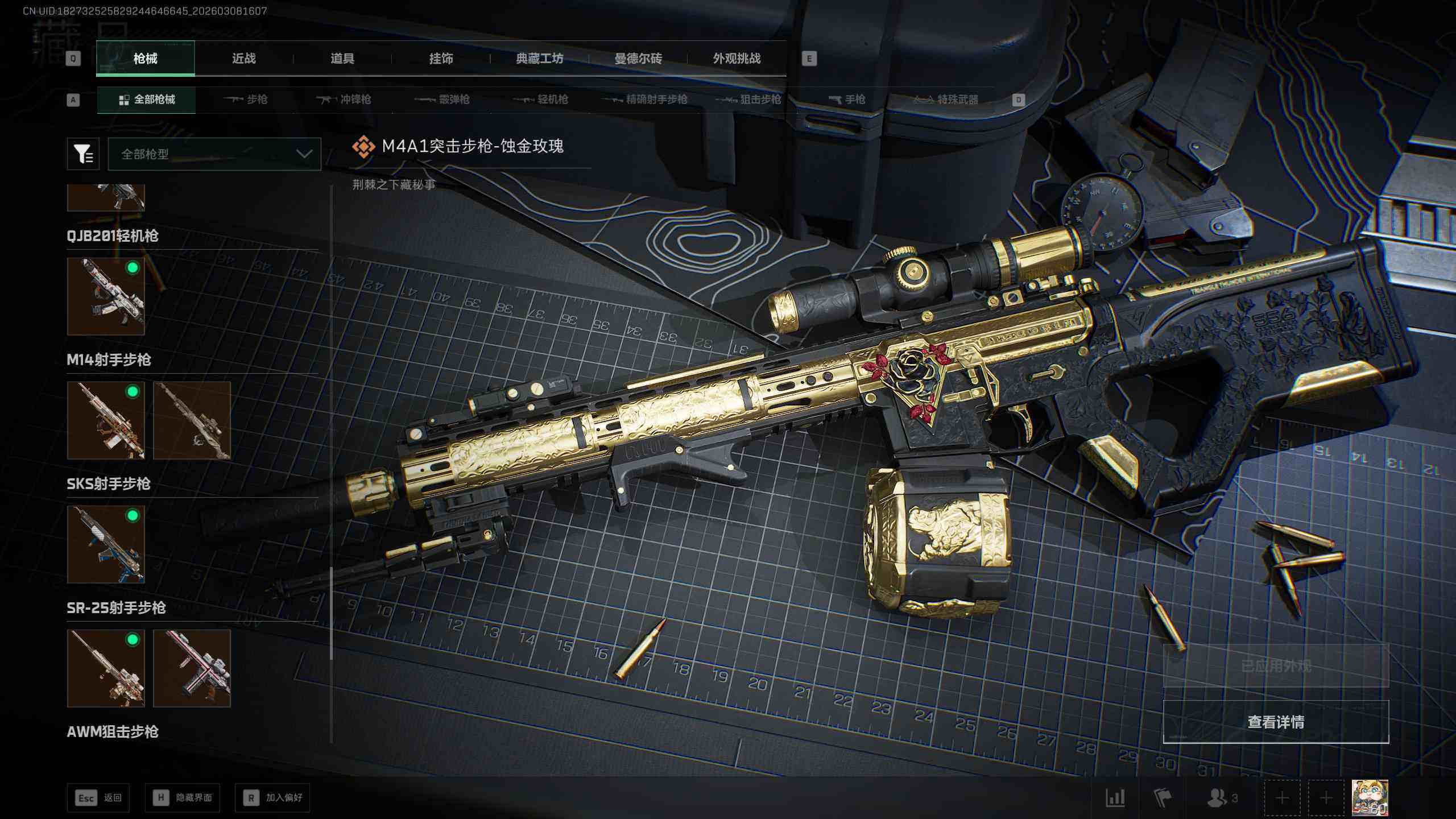Select the SR-25 skin thumbnail
1456x819 pixels.
tap(106, 668)
